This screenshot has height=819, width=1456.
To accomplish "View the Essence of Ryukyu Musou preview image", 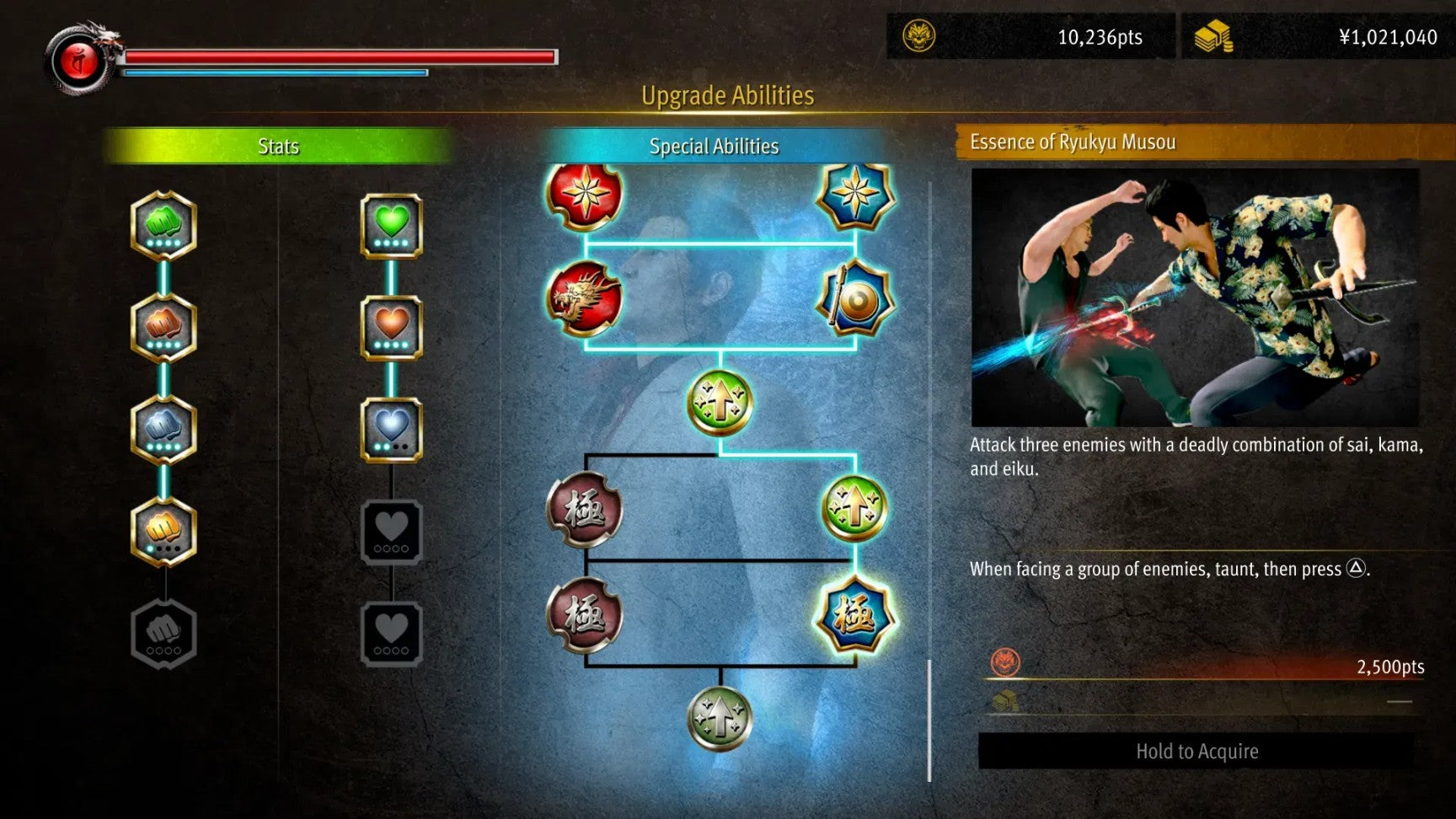I will (1195, 297).
